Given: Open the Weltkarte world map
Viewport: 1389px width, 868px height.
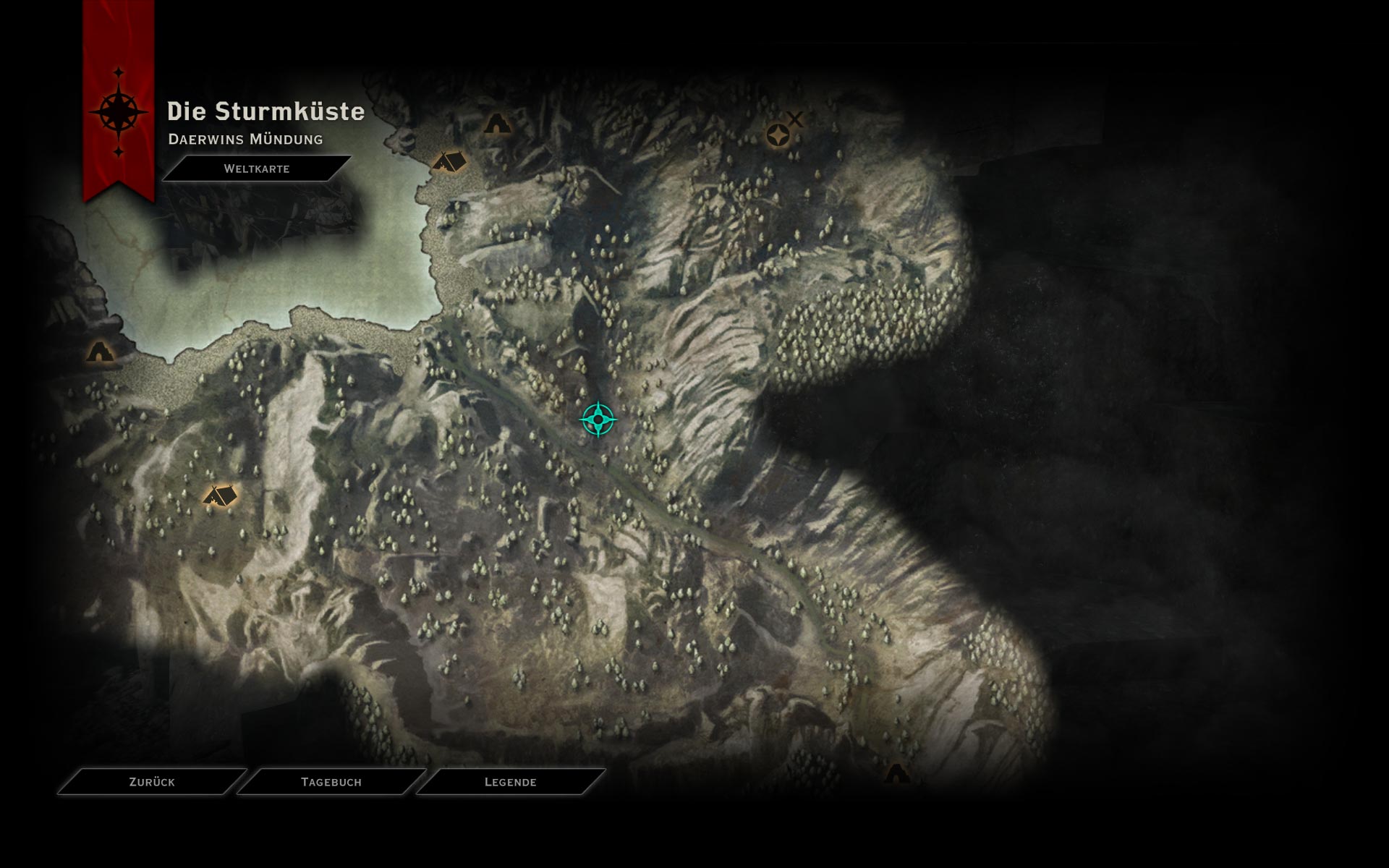Looking at the screenshot, I should pos(257,169).
